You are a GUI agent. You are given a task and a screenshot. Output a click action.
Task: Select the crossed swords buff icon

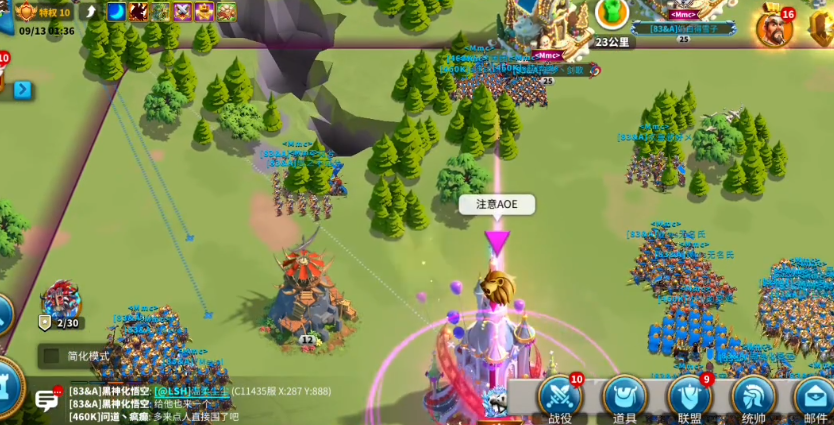(x=183, y=12)
